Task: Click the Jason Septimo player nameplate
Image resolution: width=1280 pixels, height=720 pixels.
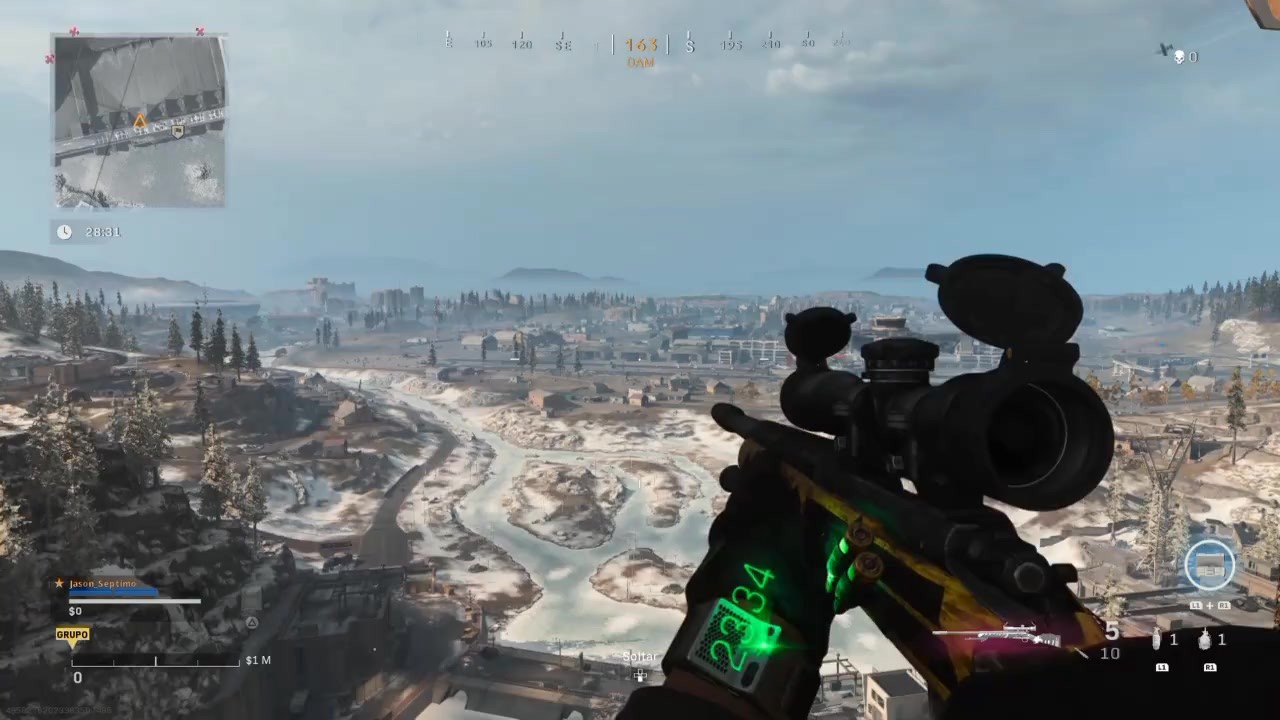Action: (x=103, y=583)
